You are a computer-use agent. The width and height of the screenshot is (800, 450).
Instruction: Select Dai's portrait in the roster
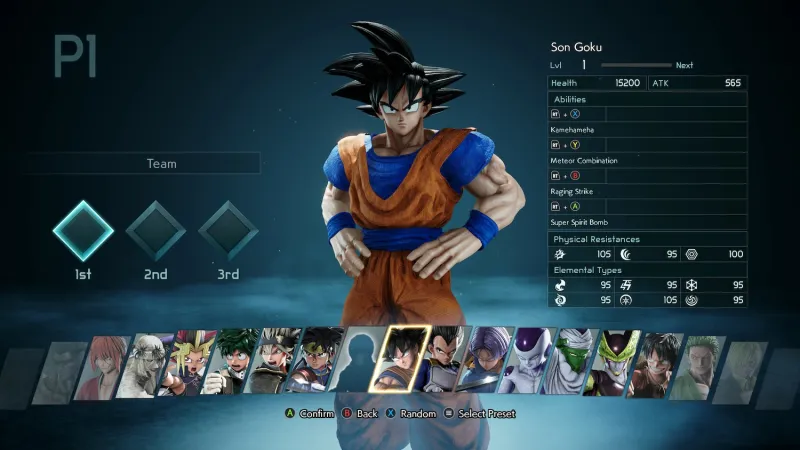click(x=316, y=361)
